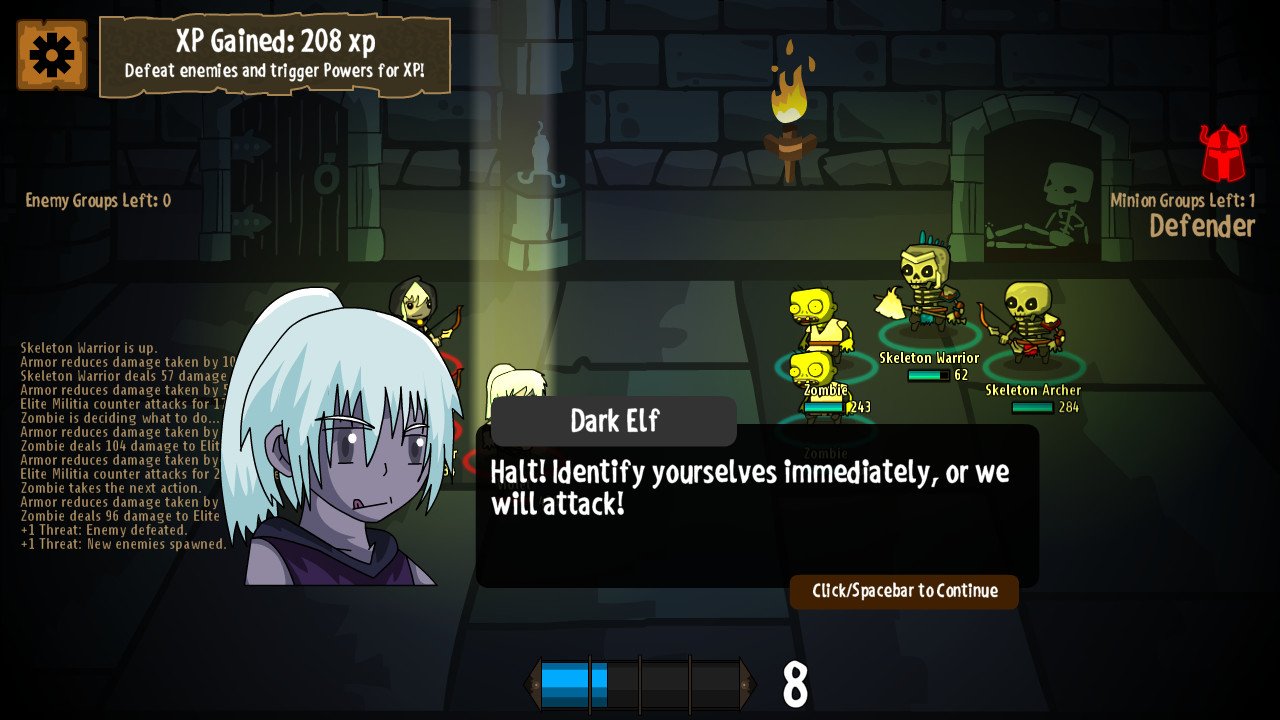
Task: Click the Enemy Groups Left label
Action: [96, 200]
